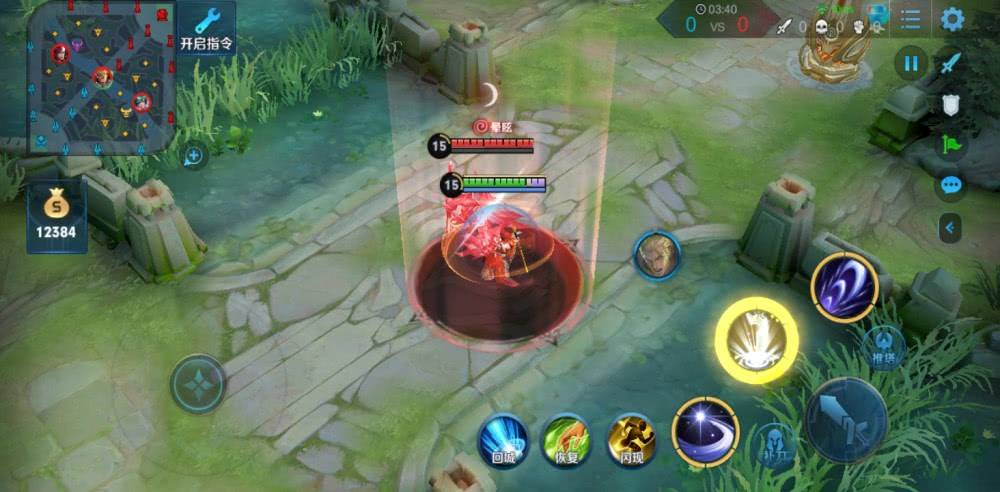Use the 恢复 heal ability

(566, 440)
